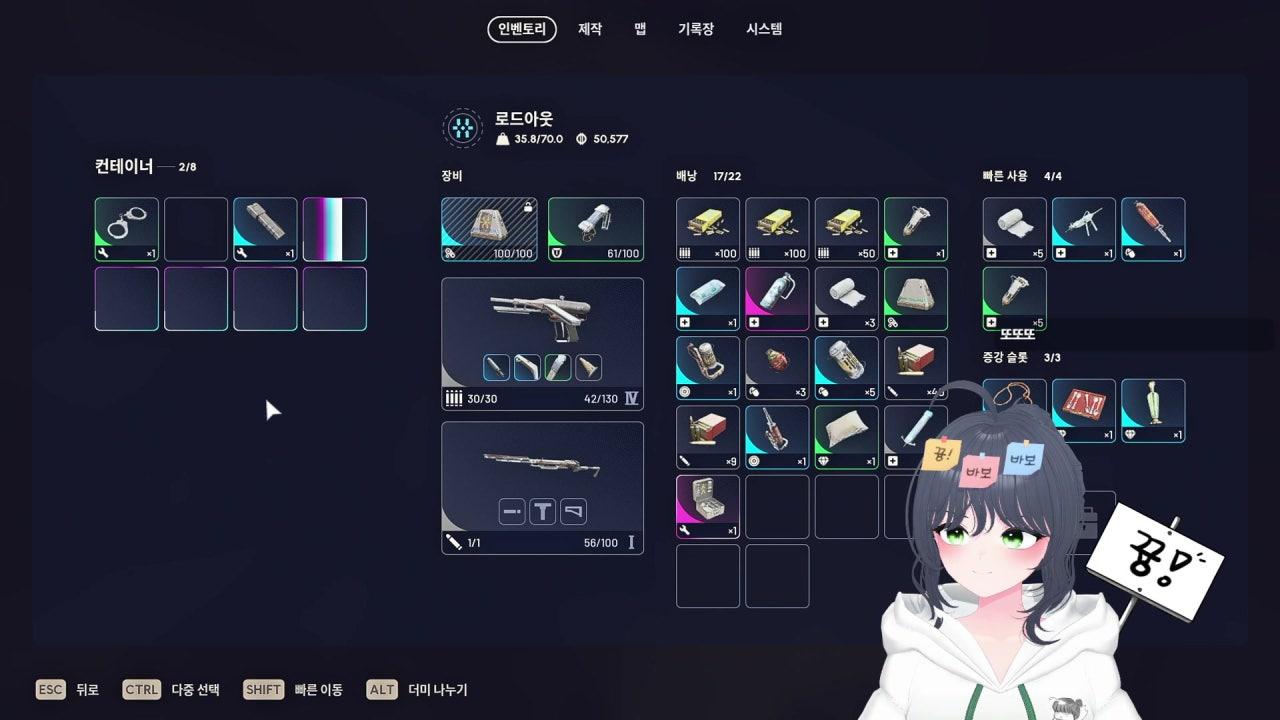Screen dimensions: 1280x720
Task: Open the 맵 map tab
Action: [640, 29]
